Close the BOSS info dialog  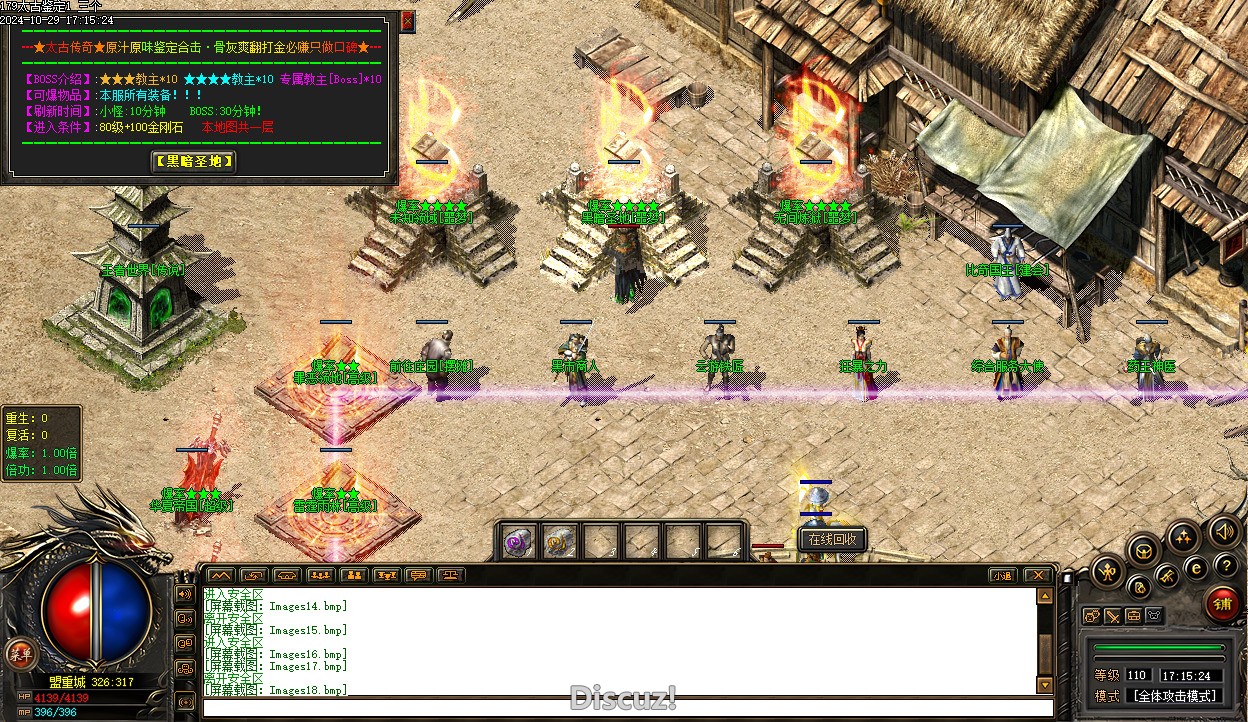407,21
